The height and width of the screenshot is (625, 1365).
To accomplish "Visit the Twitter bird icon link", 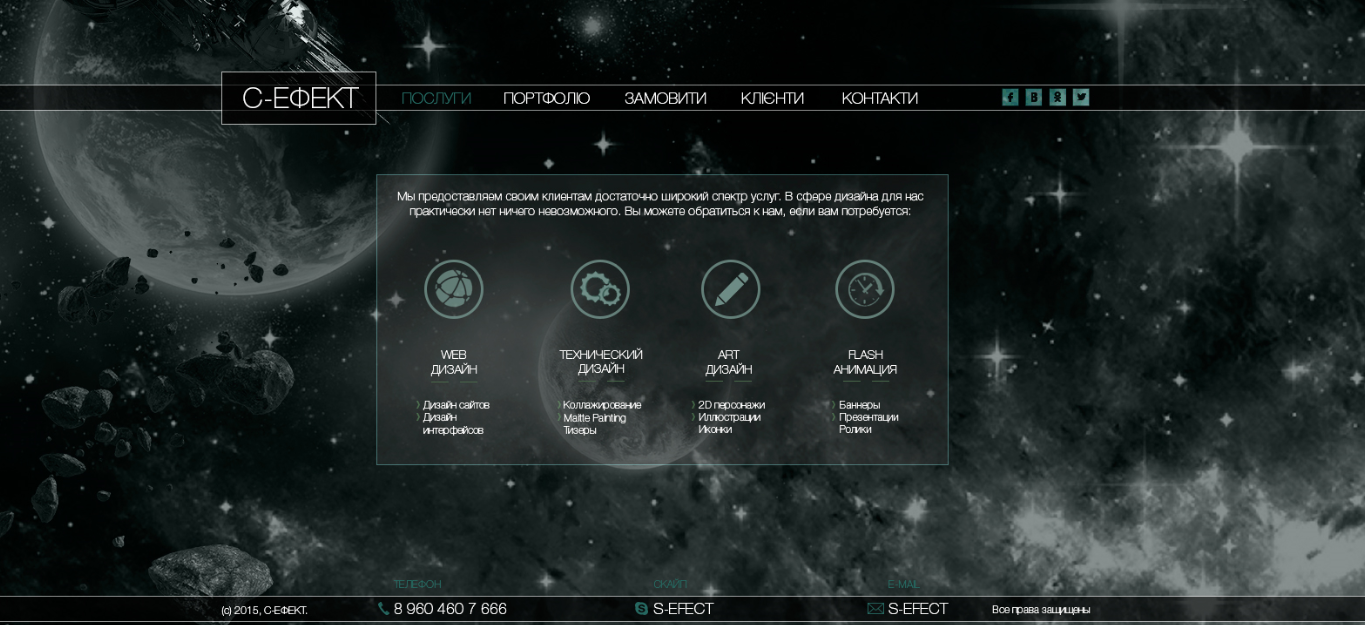I will point(1081,97).
